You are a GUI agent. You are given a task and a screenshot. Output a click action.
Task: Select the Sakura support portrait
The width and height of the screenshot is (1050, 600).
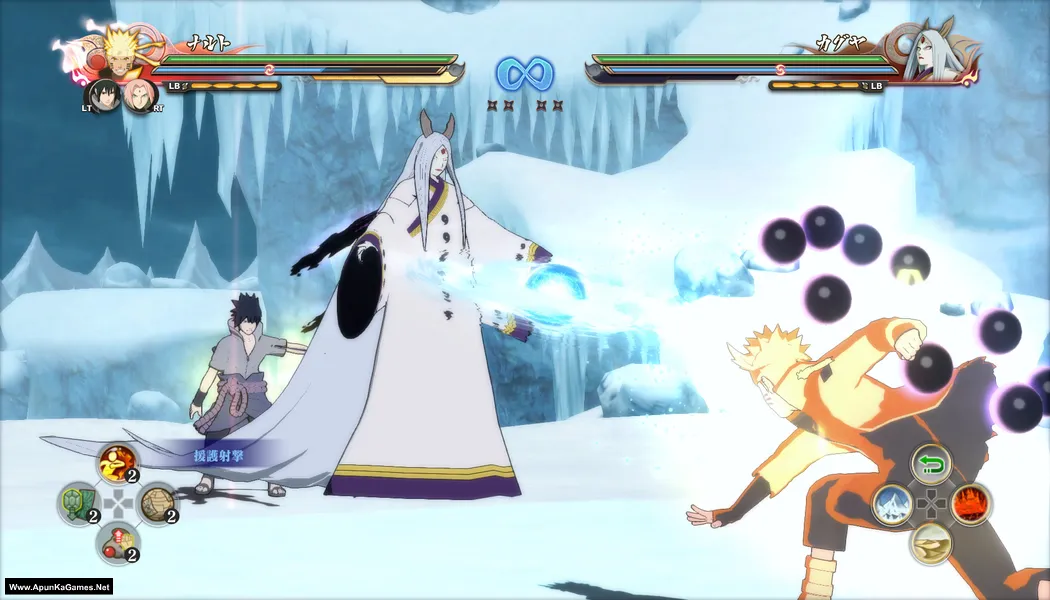(140, 96)
